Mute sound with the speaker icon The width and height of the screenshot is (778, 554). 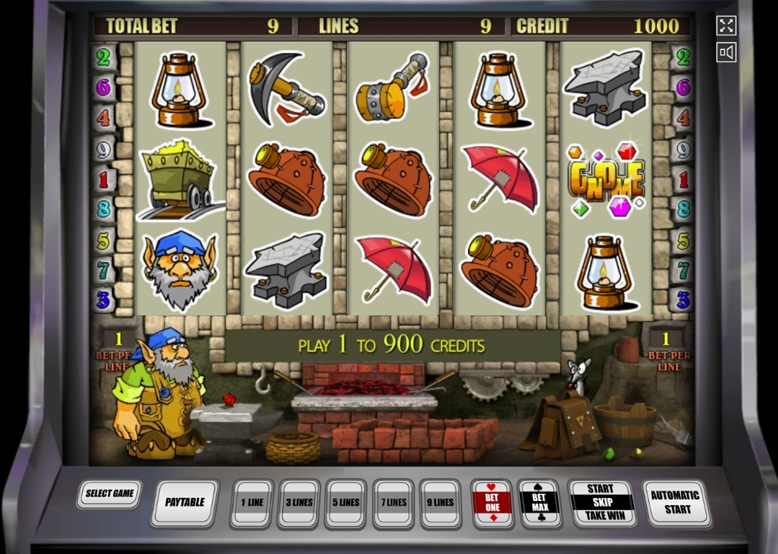[726, 52]
